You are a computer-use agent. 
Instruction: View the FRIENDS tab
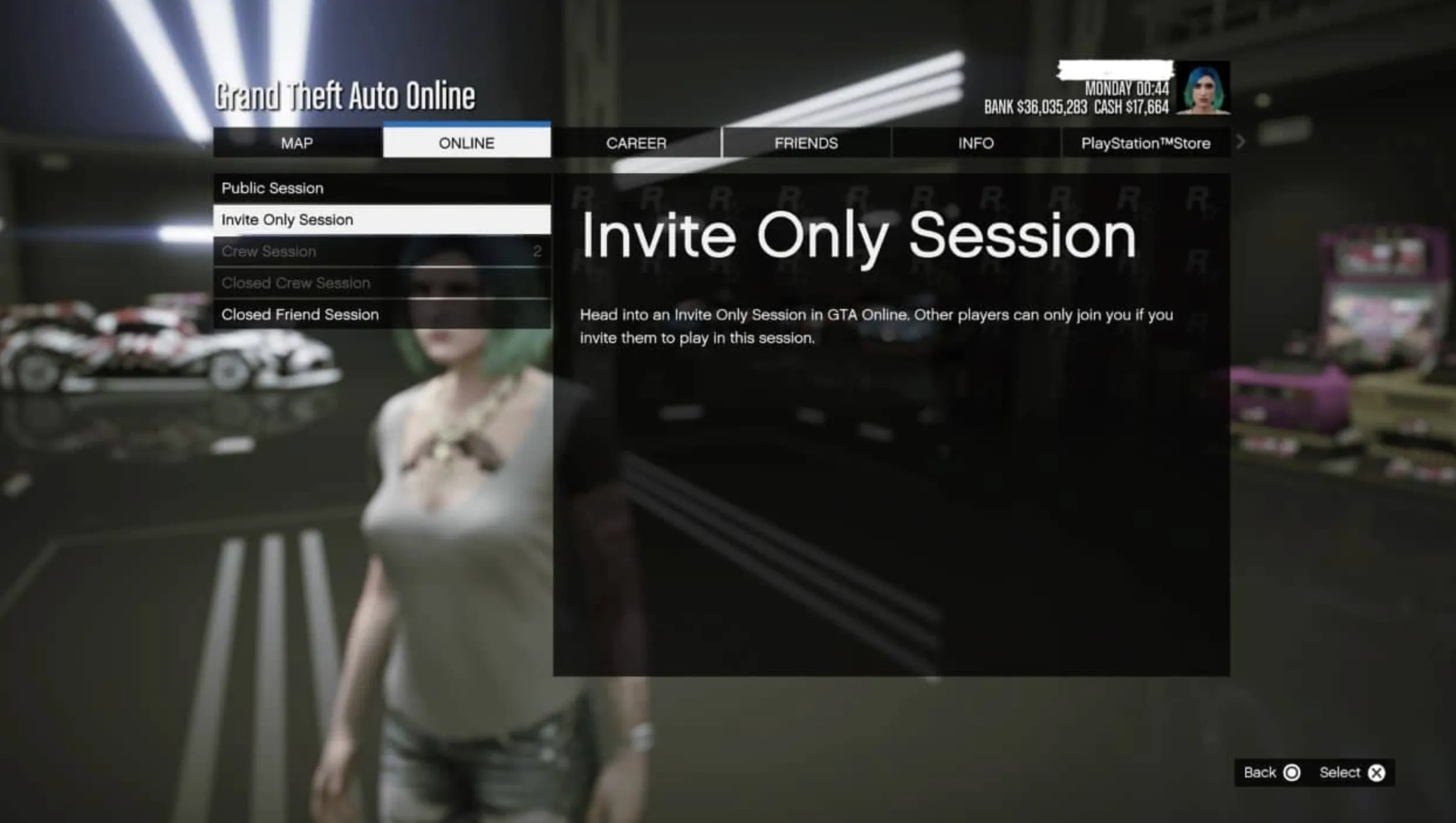(806, 143)
